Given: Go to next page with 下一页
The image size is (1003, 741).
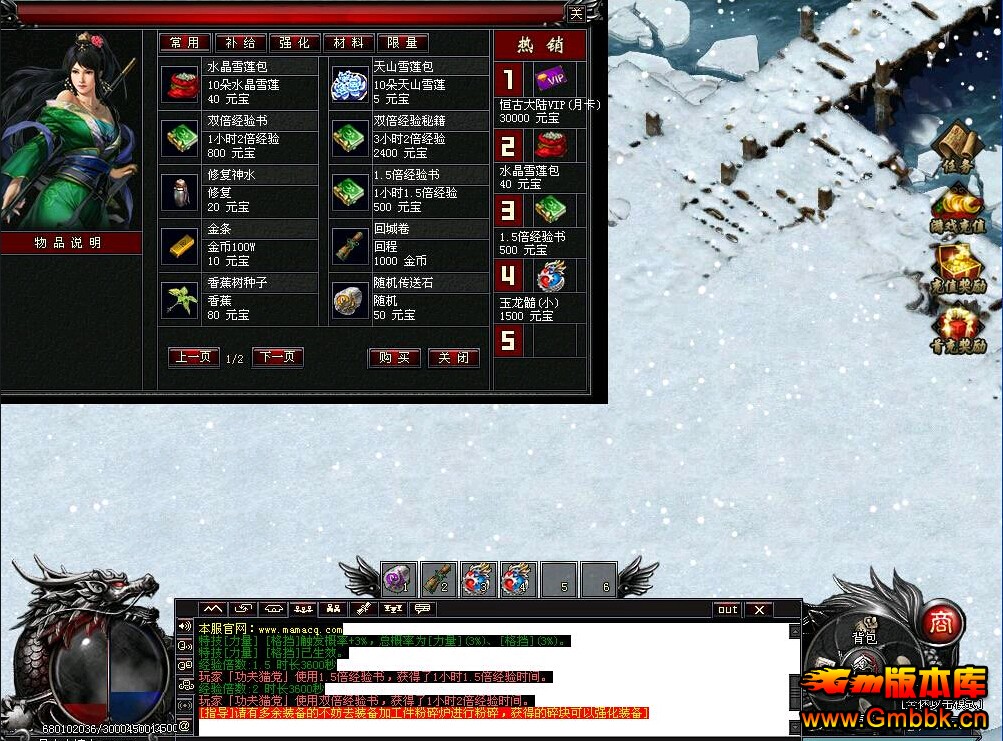Looking at the screenshot, I should click(278, 357).
